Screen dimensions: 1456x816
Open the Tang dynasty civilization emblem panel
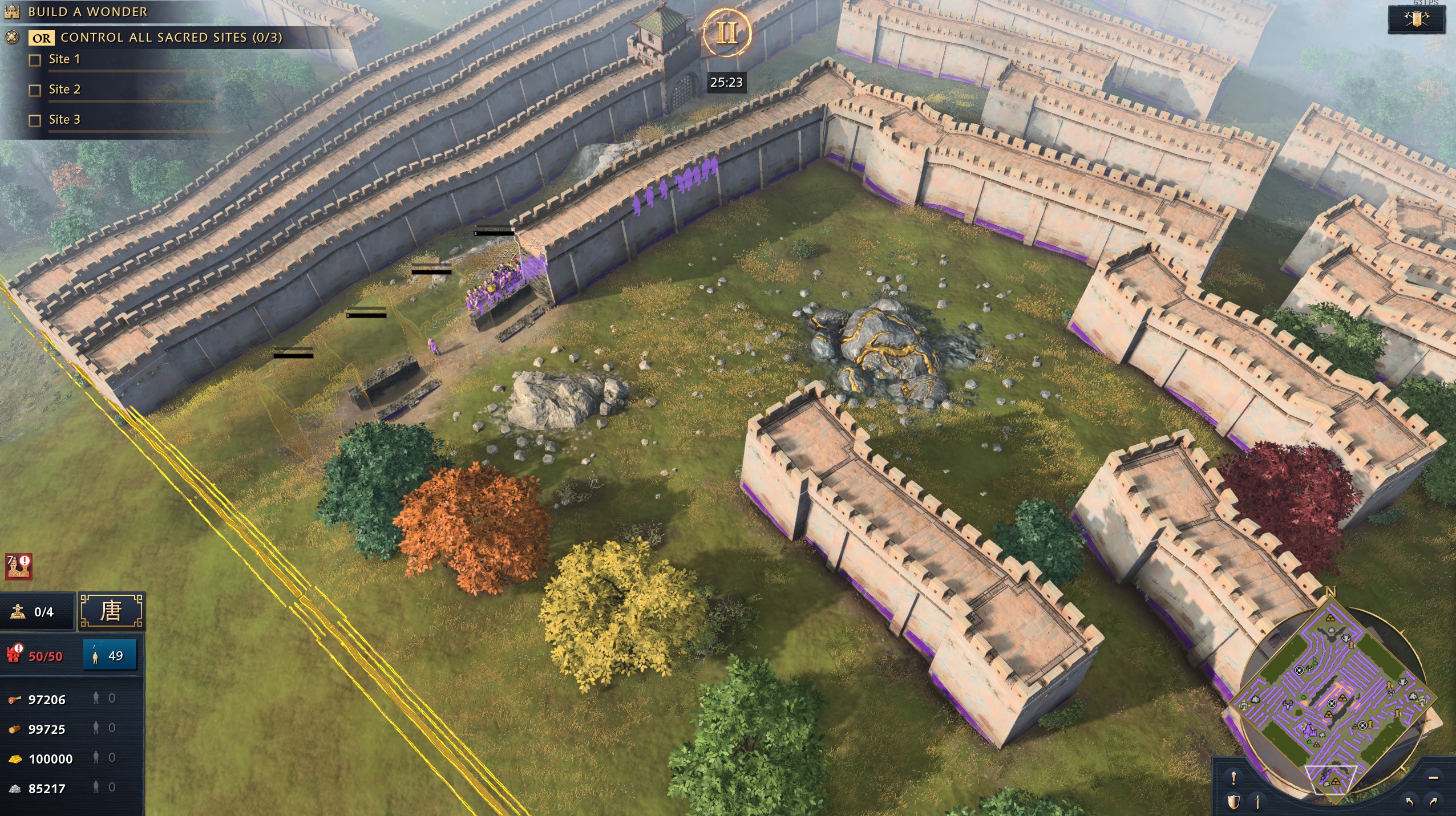(113, 611)
